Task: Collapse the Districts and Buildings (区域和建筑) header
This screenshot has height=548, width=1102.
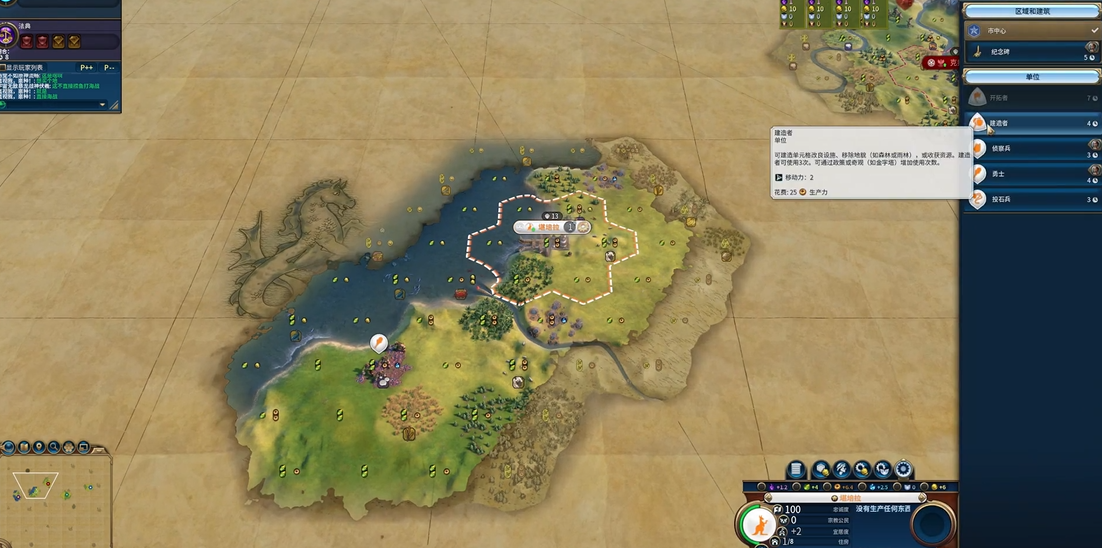Action: point(1031,11)
